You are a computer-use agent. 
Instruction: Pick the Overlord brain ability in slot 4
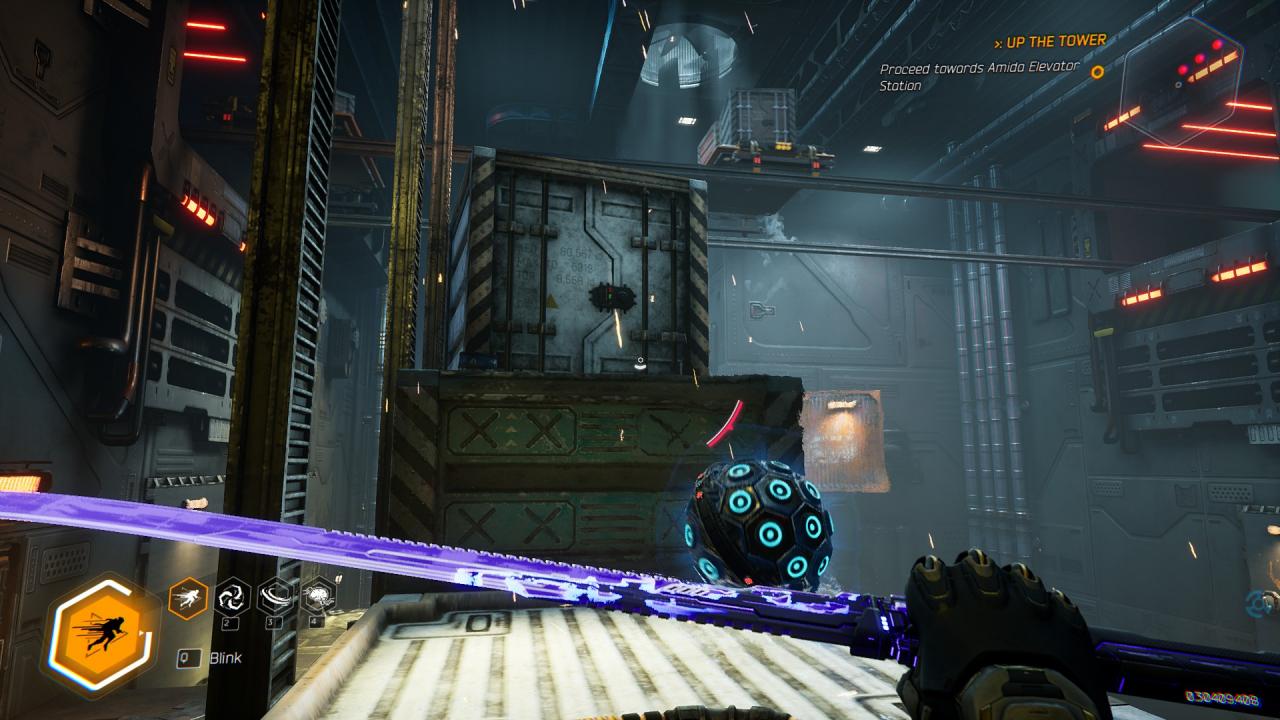tap(318, 597)
